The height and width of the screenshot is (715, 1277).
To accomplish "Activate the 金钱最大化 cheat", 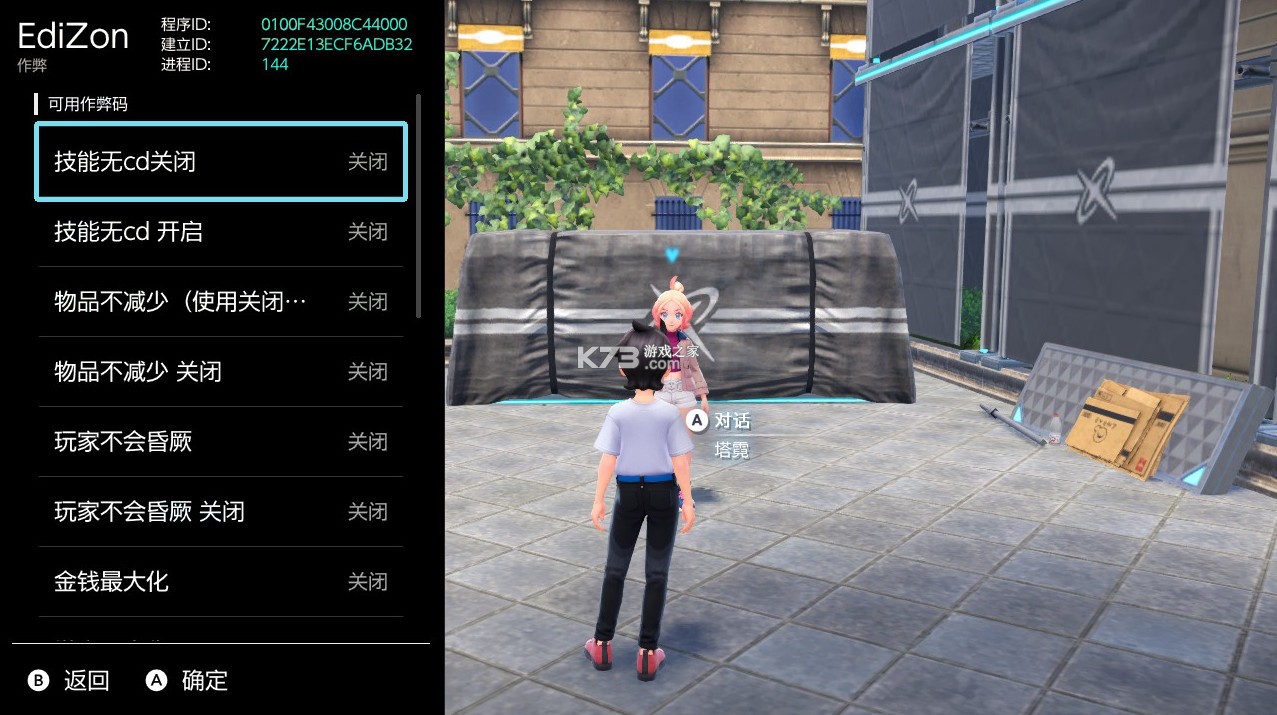I will coord(220,581).
